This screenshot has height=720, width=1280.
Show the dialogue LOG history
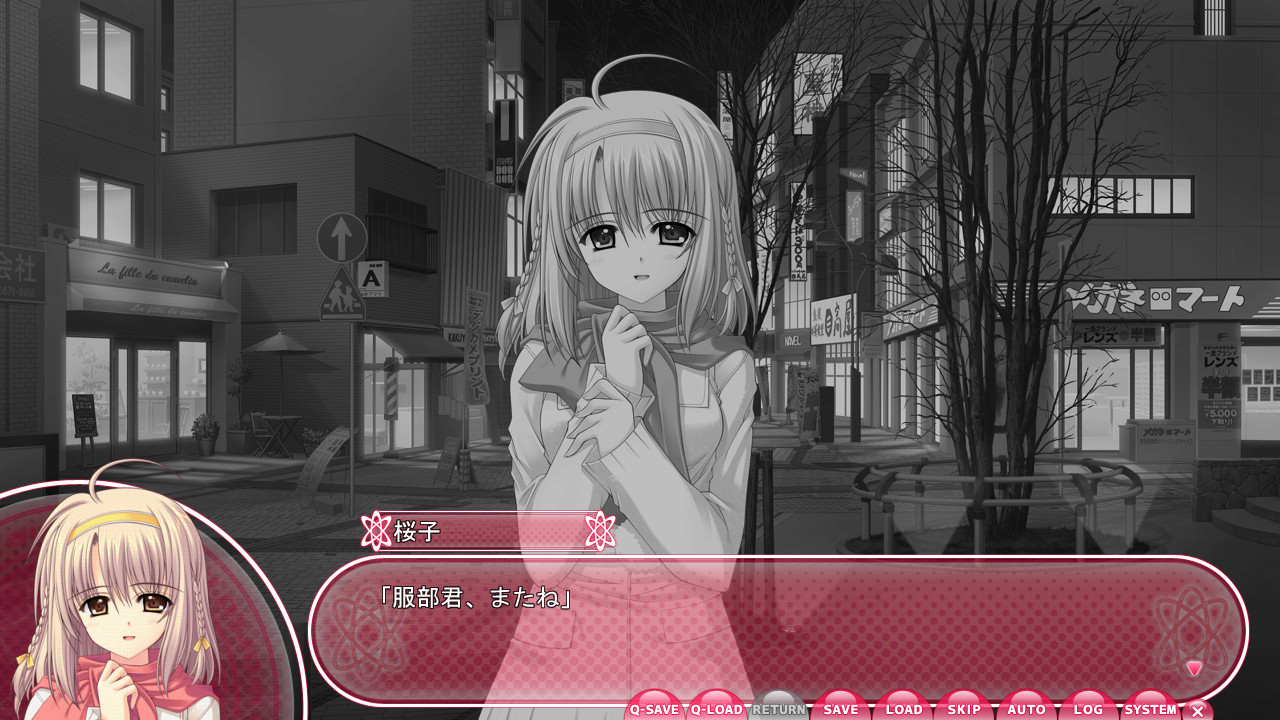tap(1088, 708)
